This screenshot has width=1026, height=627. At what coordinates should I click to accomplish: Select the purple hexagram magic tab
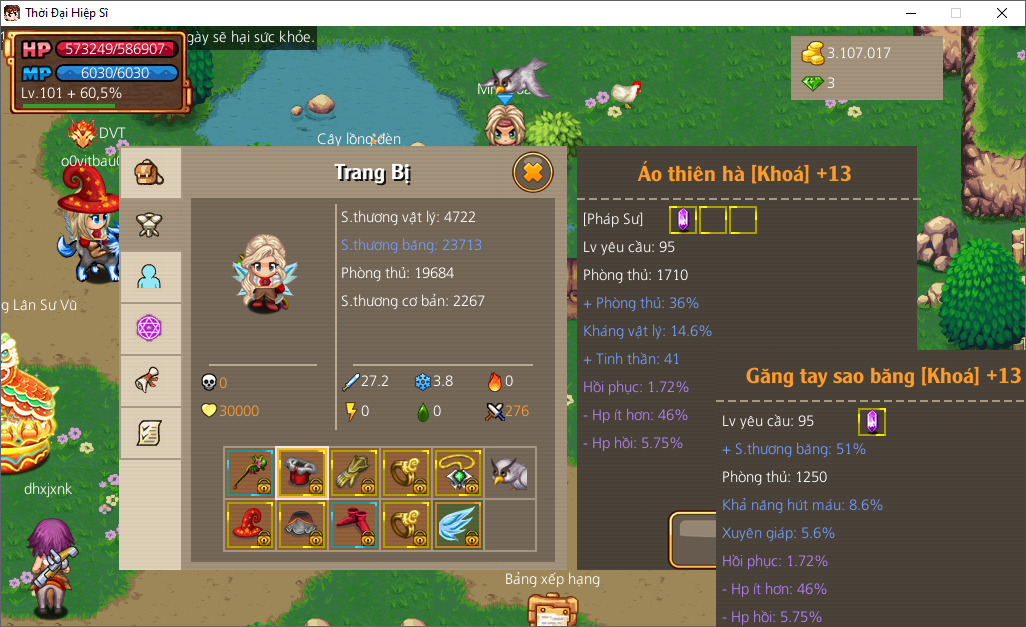click(150, 329)
